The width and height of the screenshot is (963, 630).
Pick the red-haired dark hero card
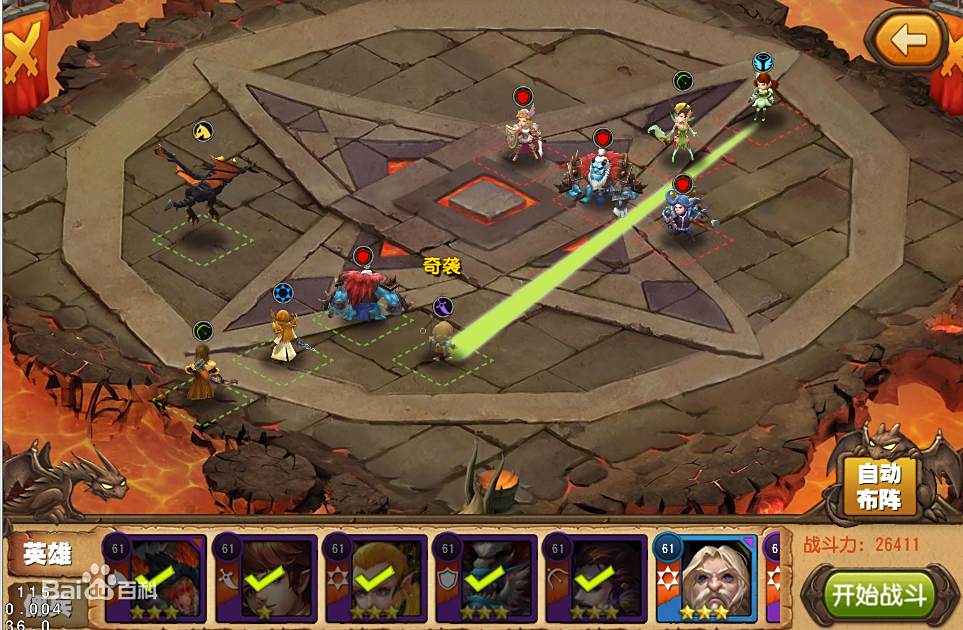coord(155,580)
